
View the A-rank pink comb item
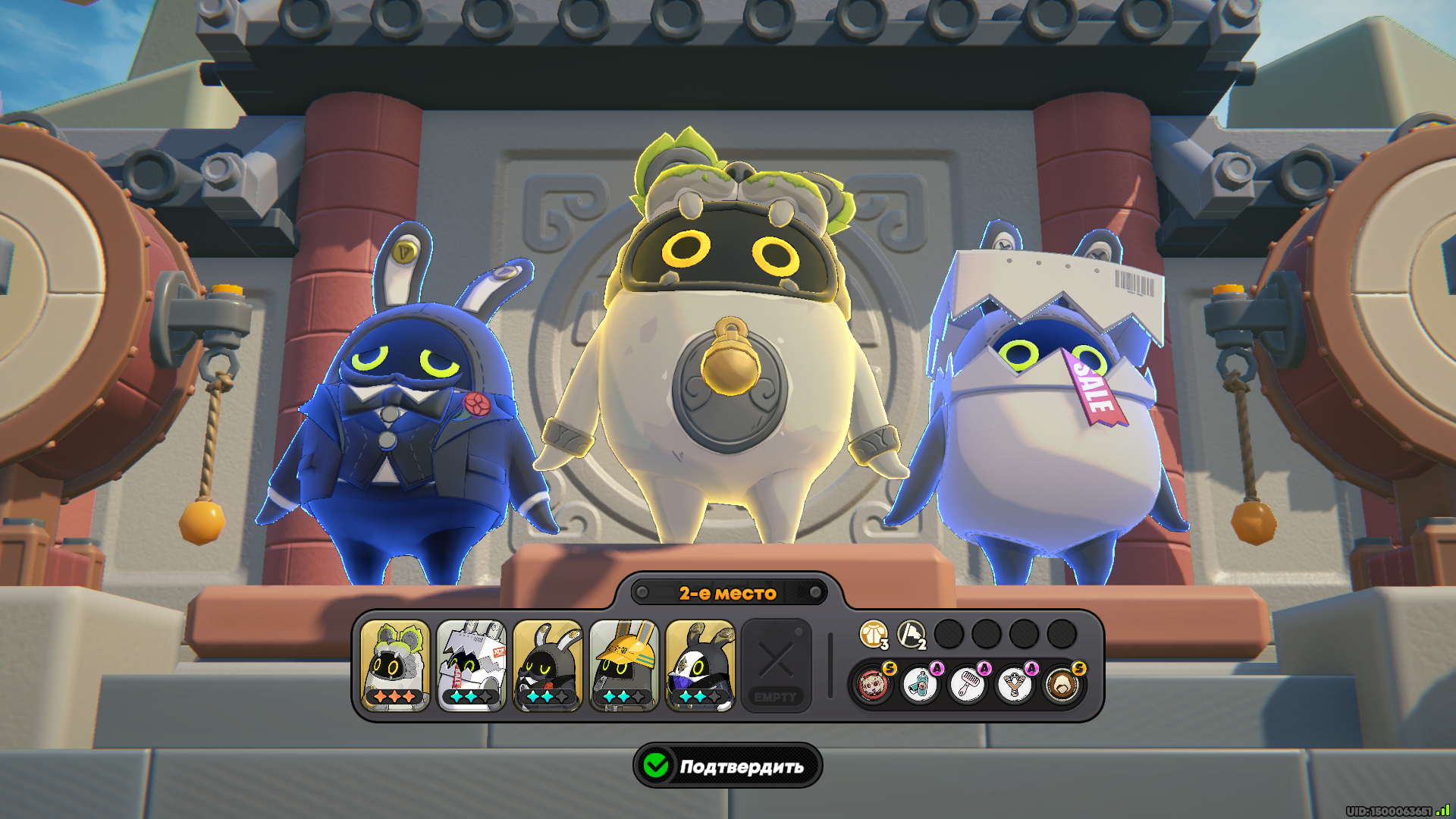[x=968, y=685]
